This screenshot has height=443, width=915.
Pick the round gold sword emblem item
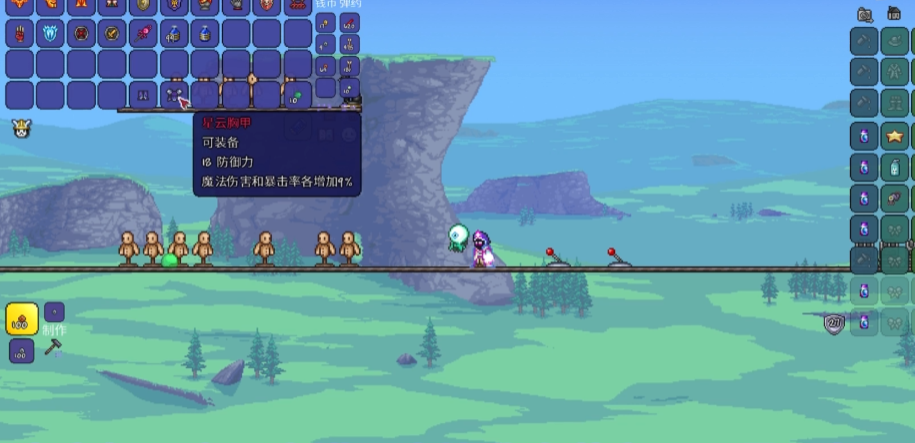112,33
